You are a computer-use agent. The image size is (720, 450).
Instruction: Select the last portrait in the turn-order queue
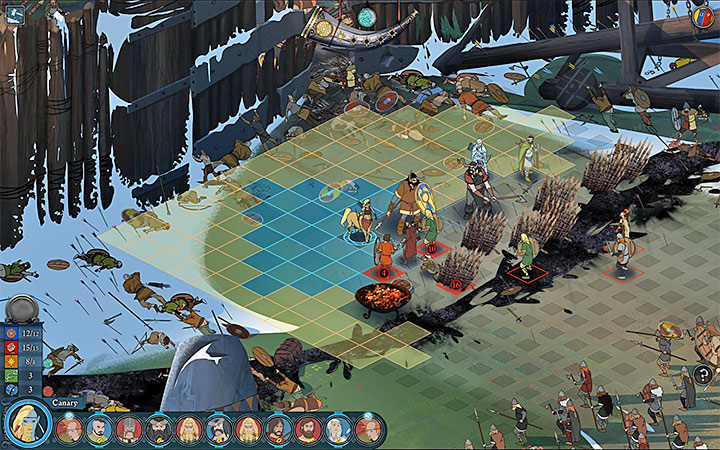click(368, 430)
